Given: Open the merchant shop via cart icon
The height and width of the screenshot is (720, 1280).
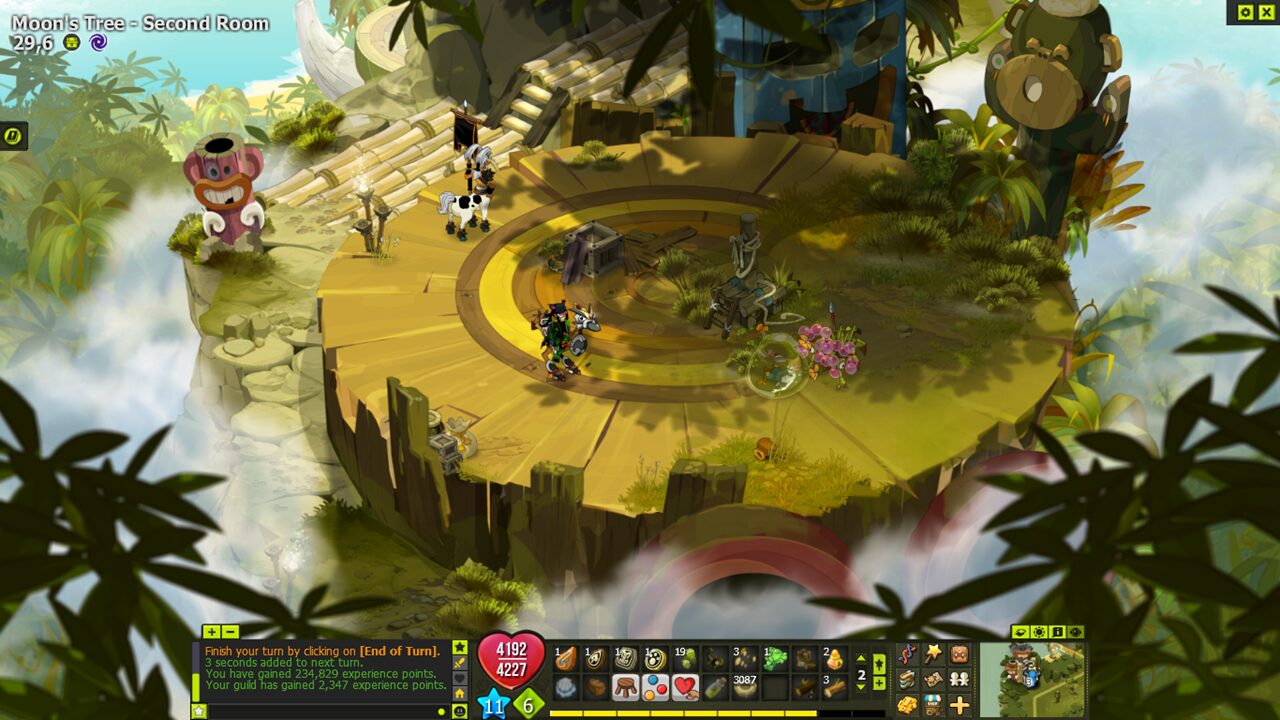Looking at the screenshot, I should click(x=932, y=705).
